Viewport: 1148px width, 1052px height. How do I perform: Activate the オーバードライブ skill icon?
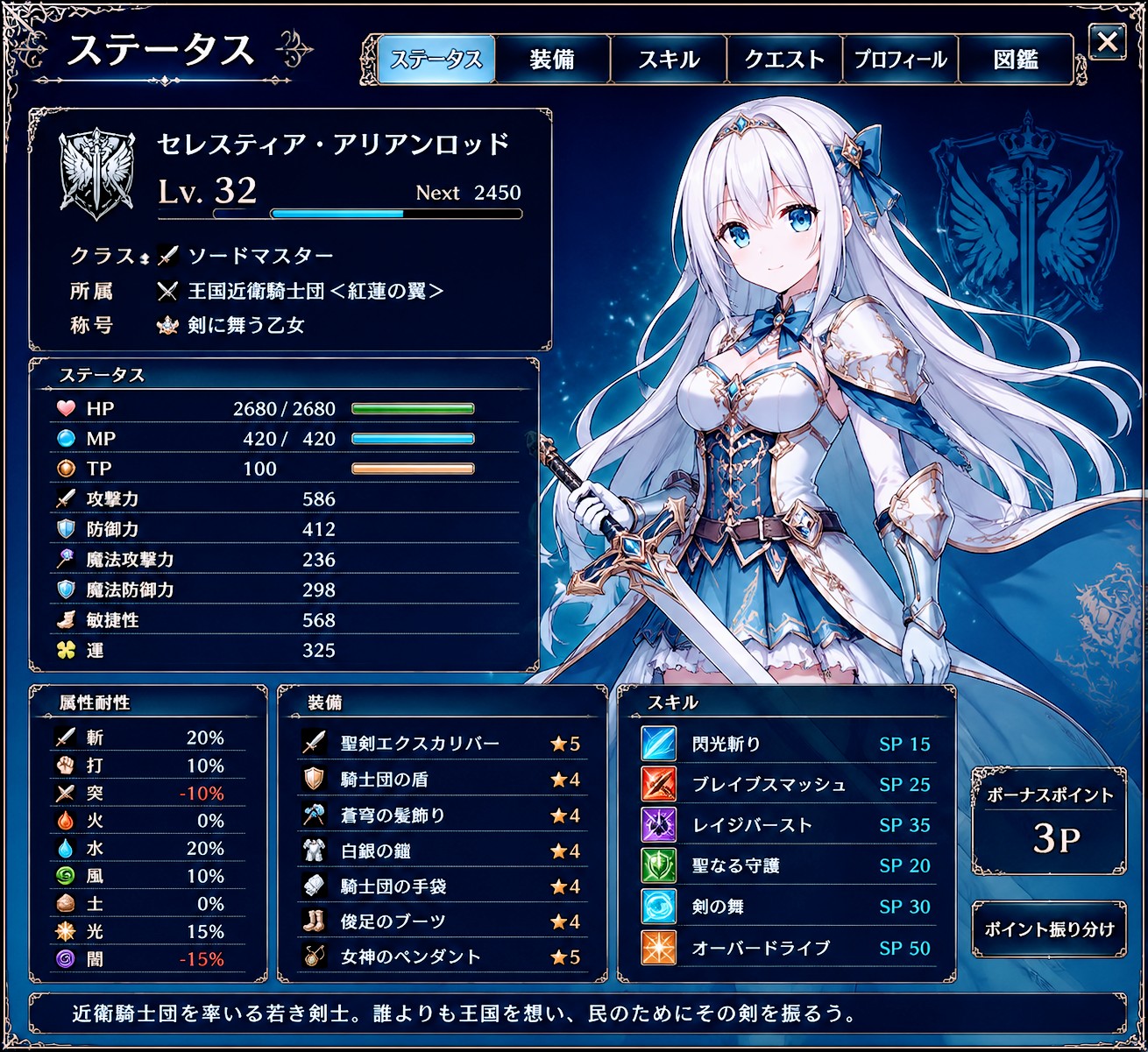click(657, 948)
